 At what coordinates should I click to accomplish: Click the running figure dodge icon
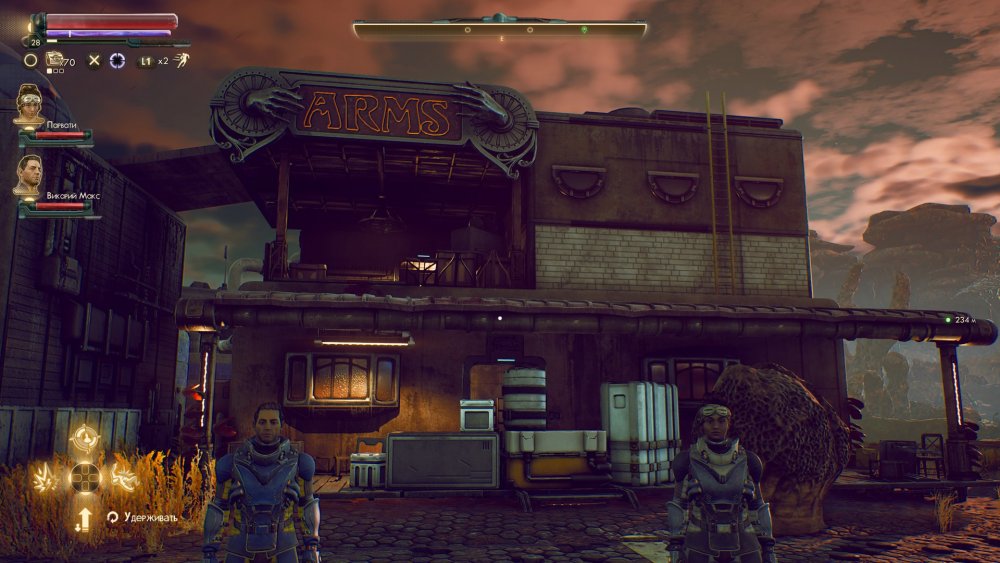180,60
